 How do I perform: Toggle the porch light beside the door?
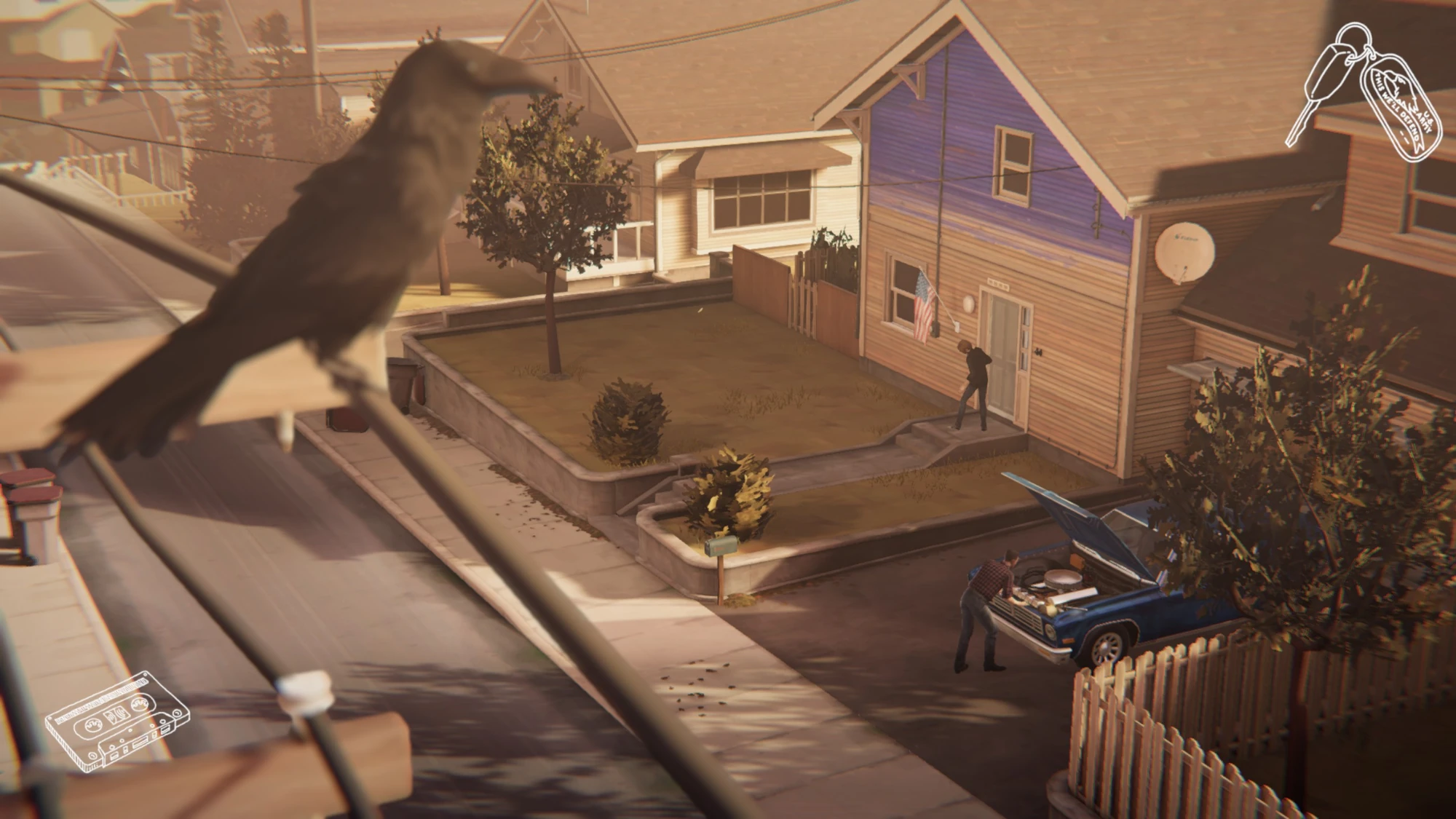pos(968,304)
